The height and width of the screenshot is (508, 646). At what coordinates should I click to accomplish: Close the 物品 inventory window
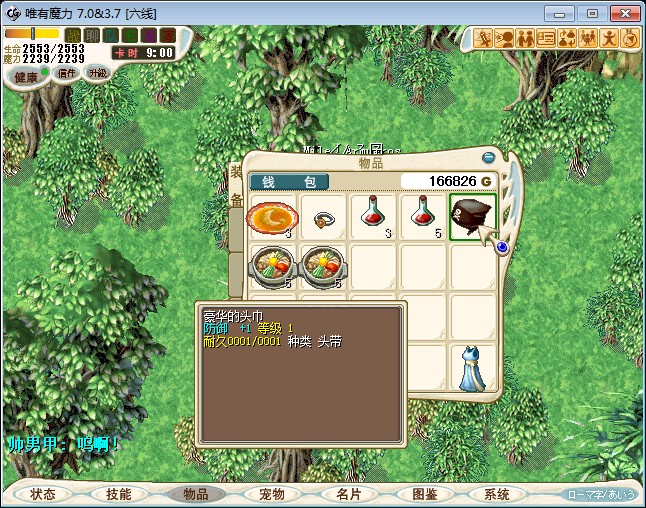(x=488, y=157)
